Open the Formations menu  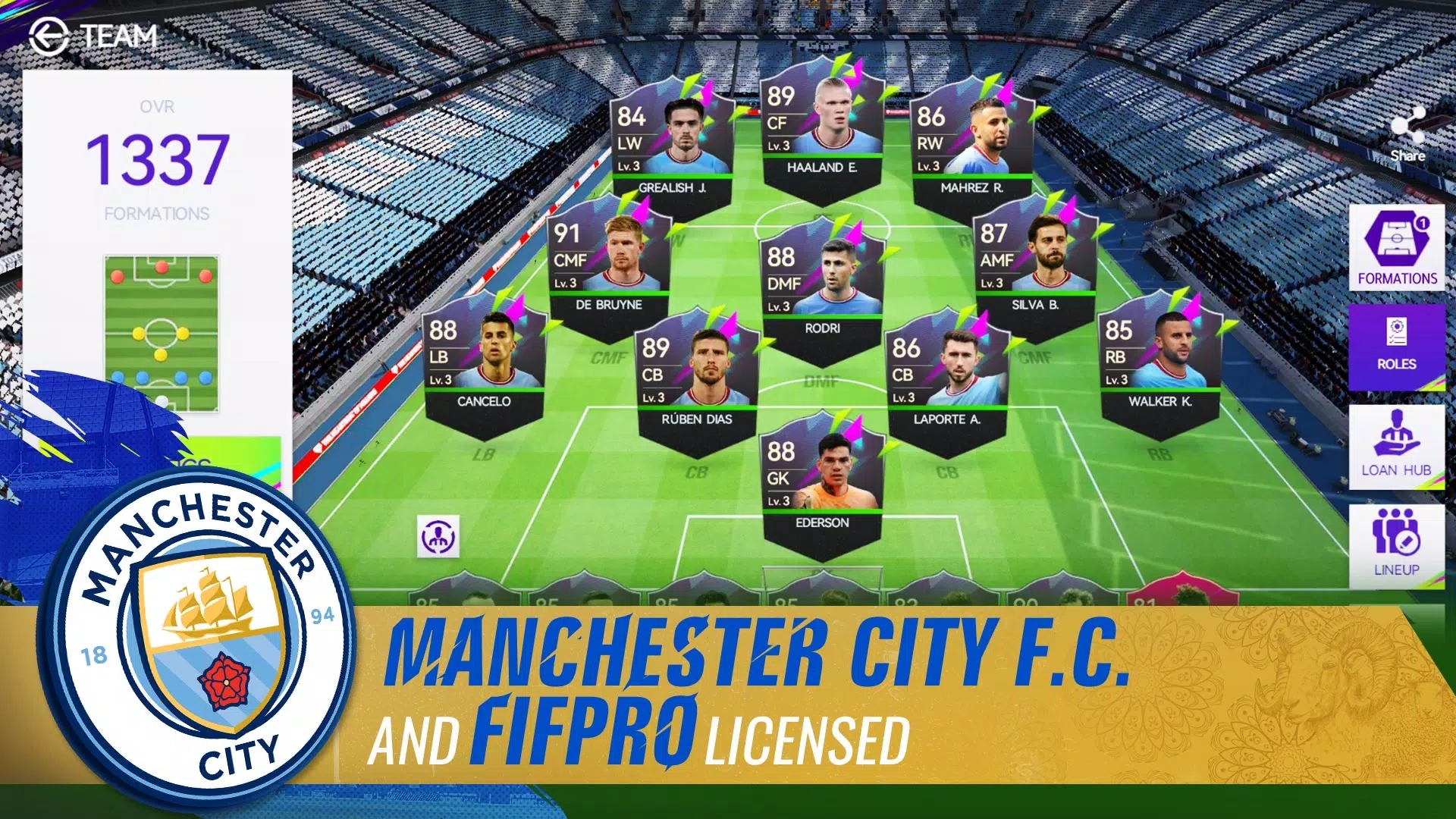click(x=1396, y=248)
